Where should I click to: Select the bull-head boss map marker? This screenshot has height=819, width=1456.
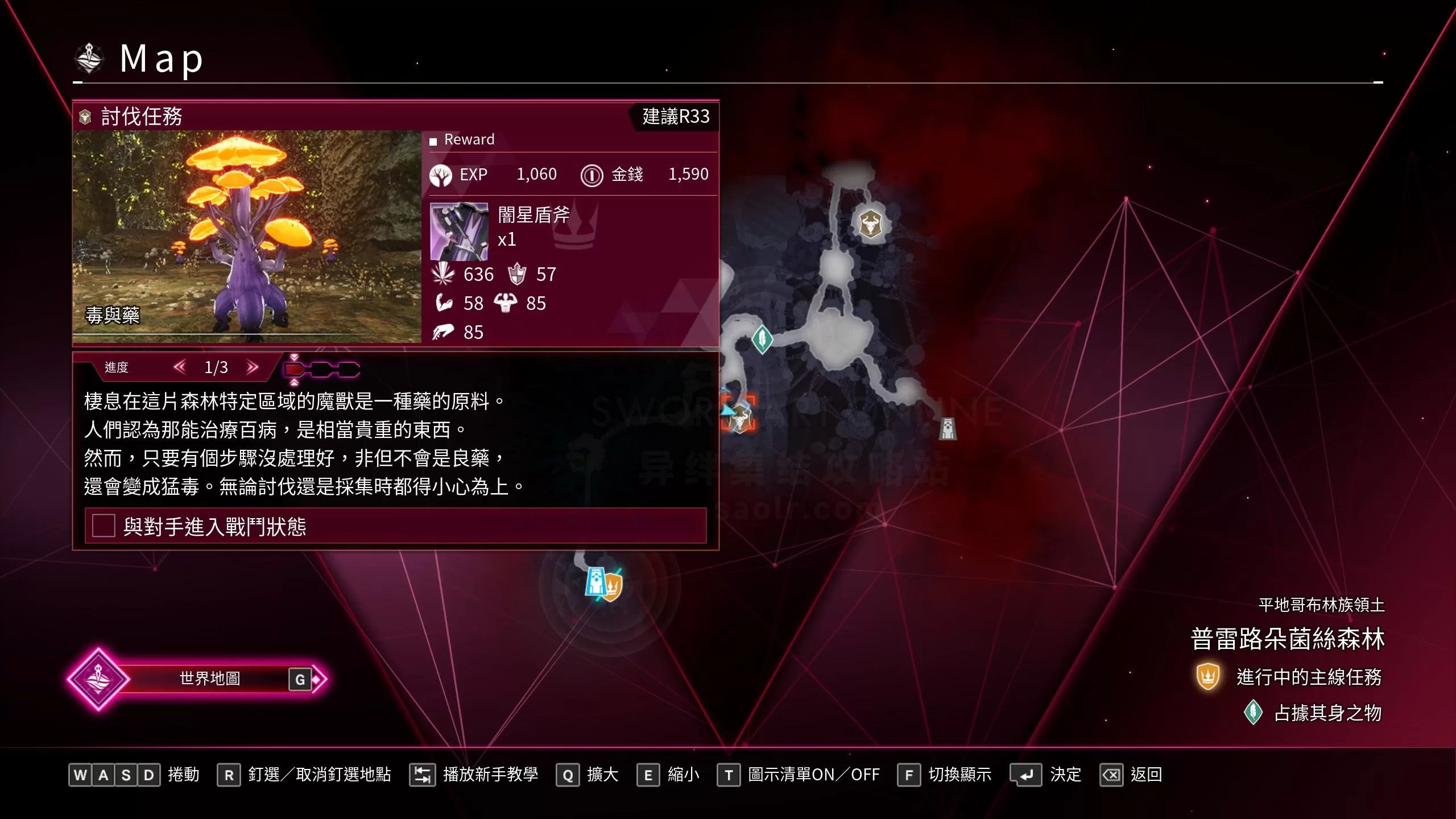pyautogui.click(x=869, y=223)
